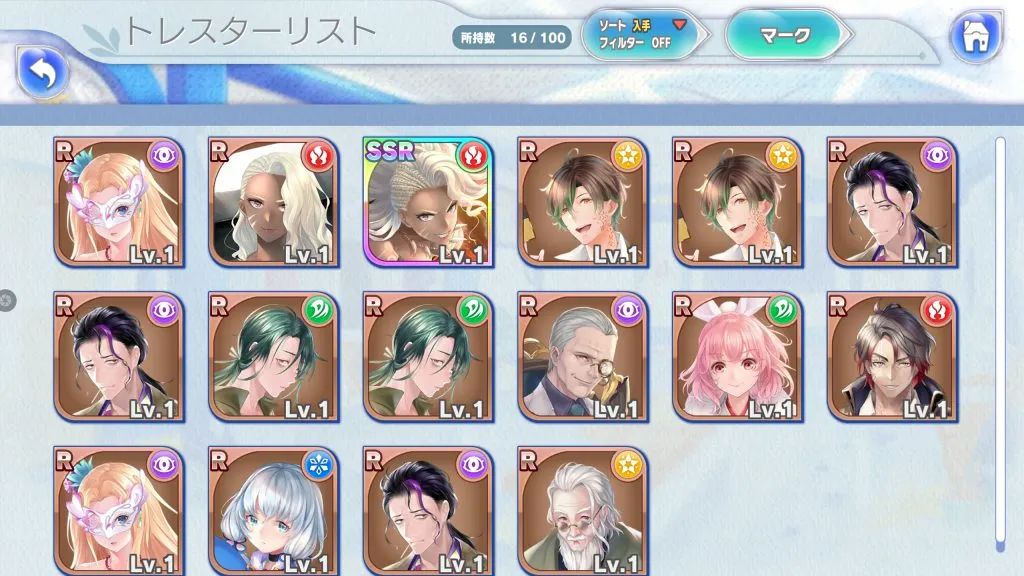
Task: Select the red-streaked hair man card
Action: pos(892,356)
